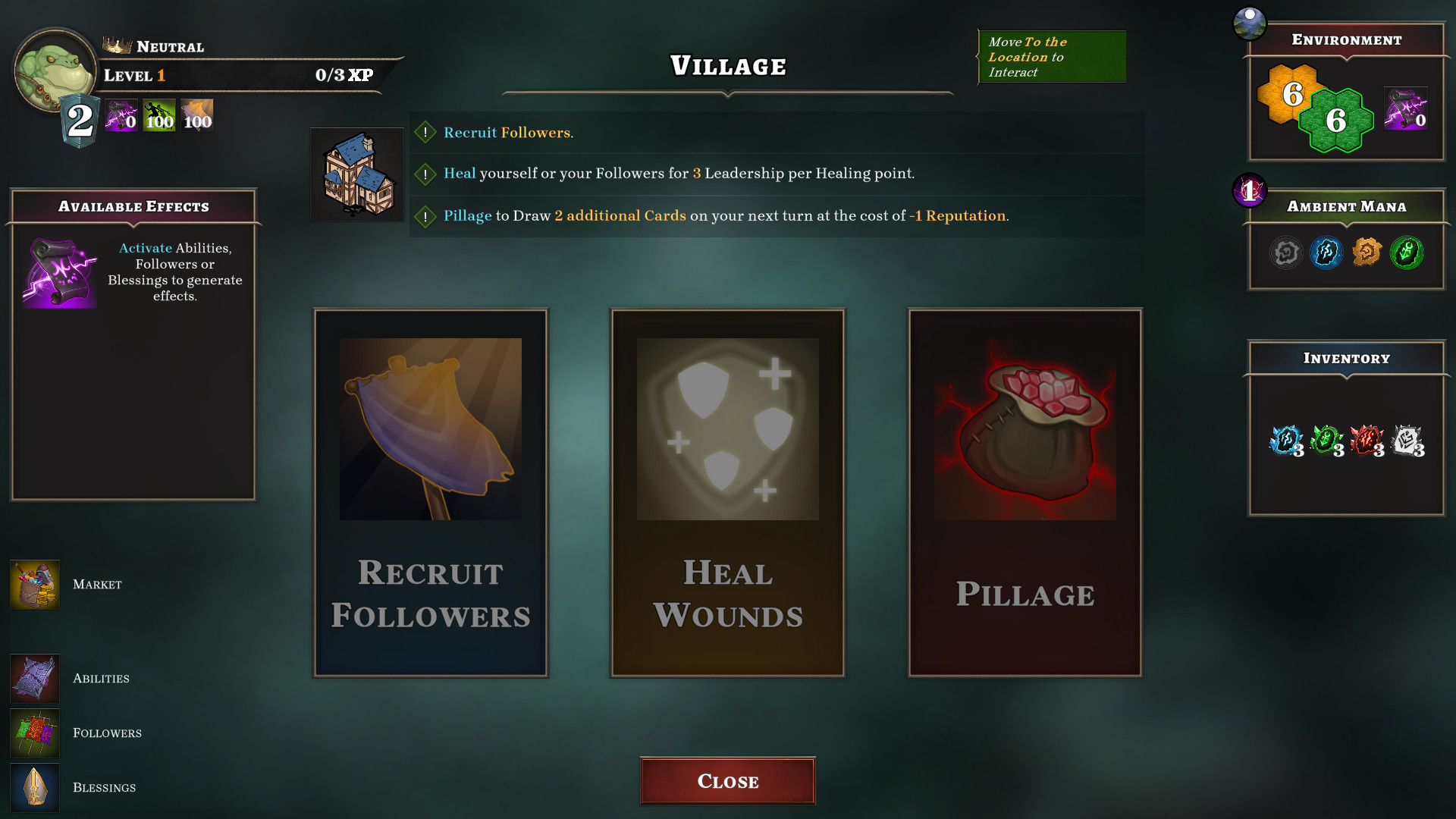1456x819 pixels.
Task: Open the Blessings sidebar icon
Action: 34,787
